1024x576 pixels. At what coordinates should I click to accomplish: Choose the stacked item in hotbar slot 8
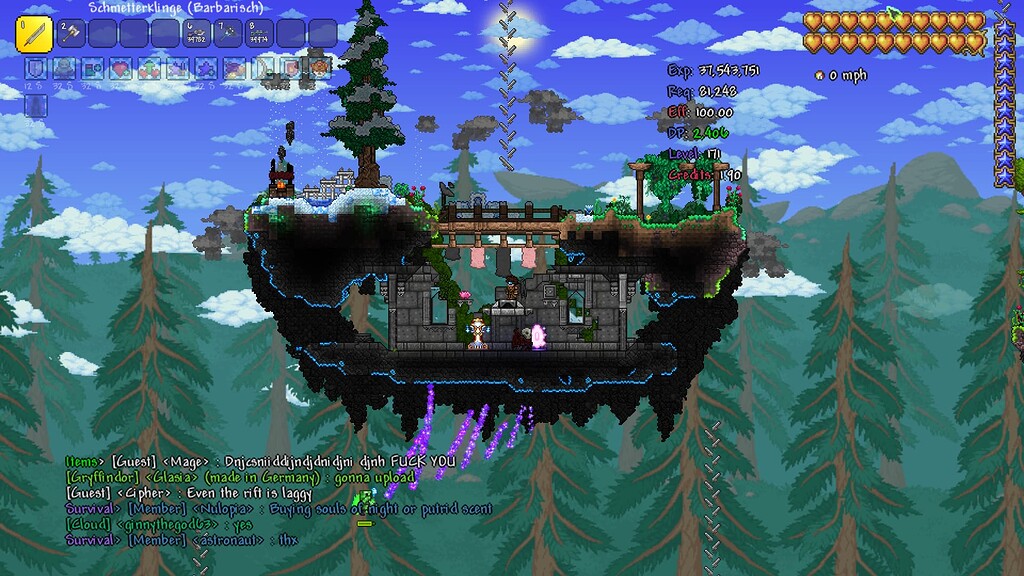(x=259, y=34)
